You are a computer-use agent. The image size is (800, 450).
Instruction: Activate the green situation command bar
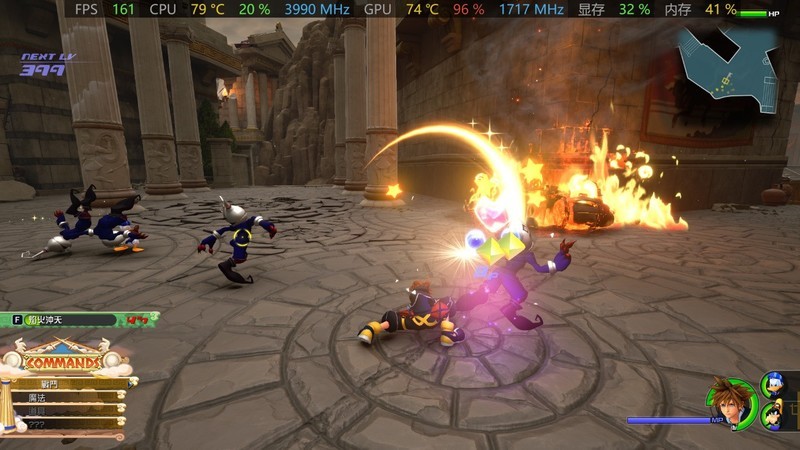68,320
